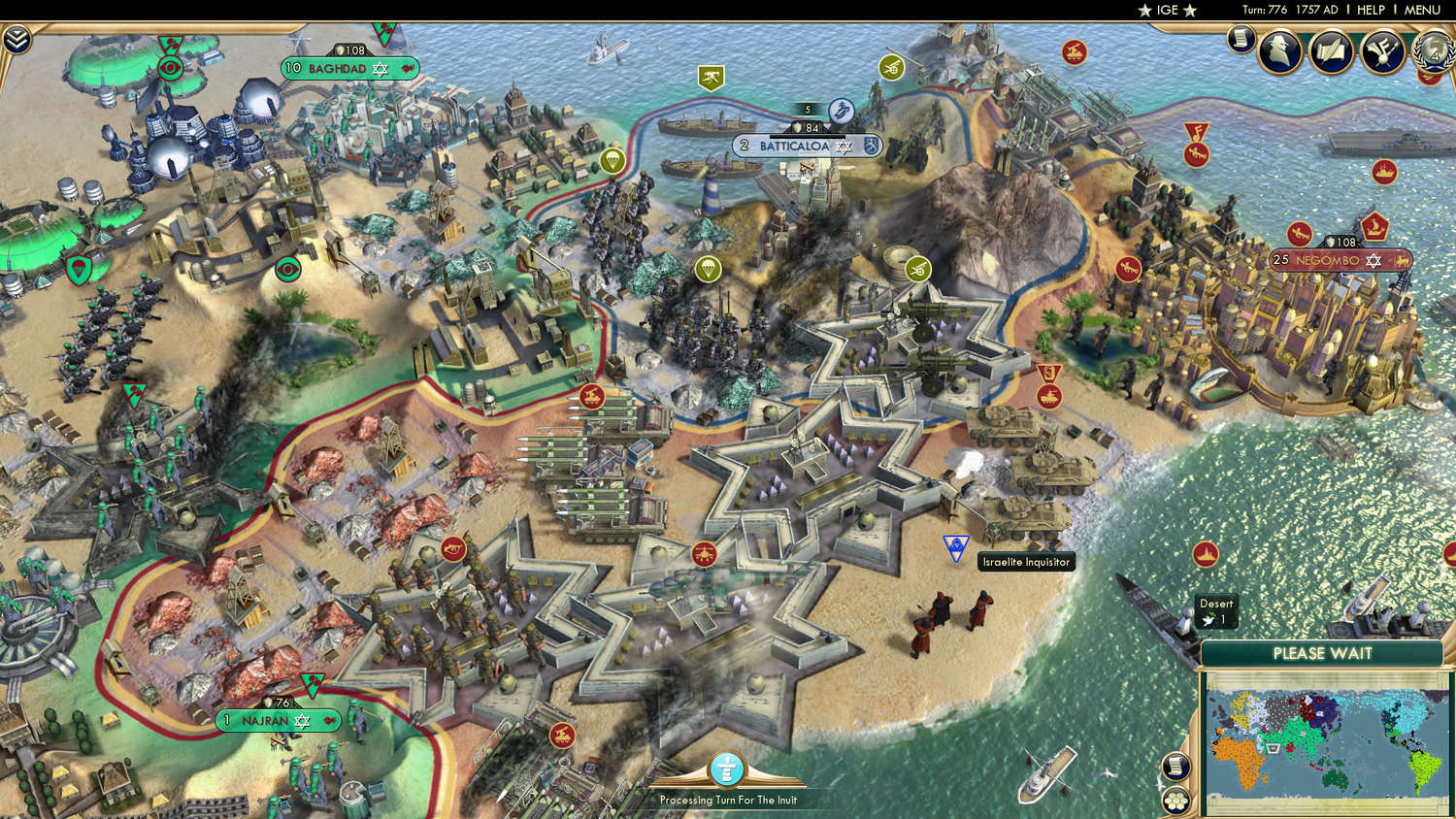Open the Culture overview icon
The width and height of the screenshot is (1456, 819).
[x=1382, y=51]
